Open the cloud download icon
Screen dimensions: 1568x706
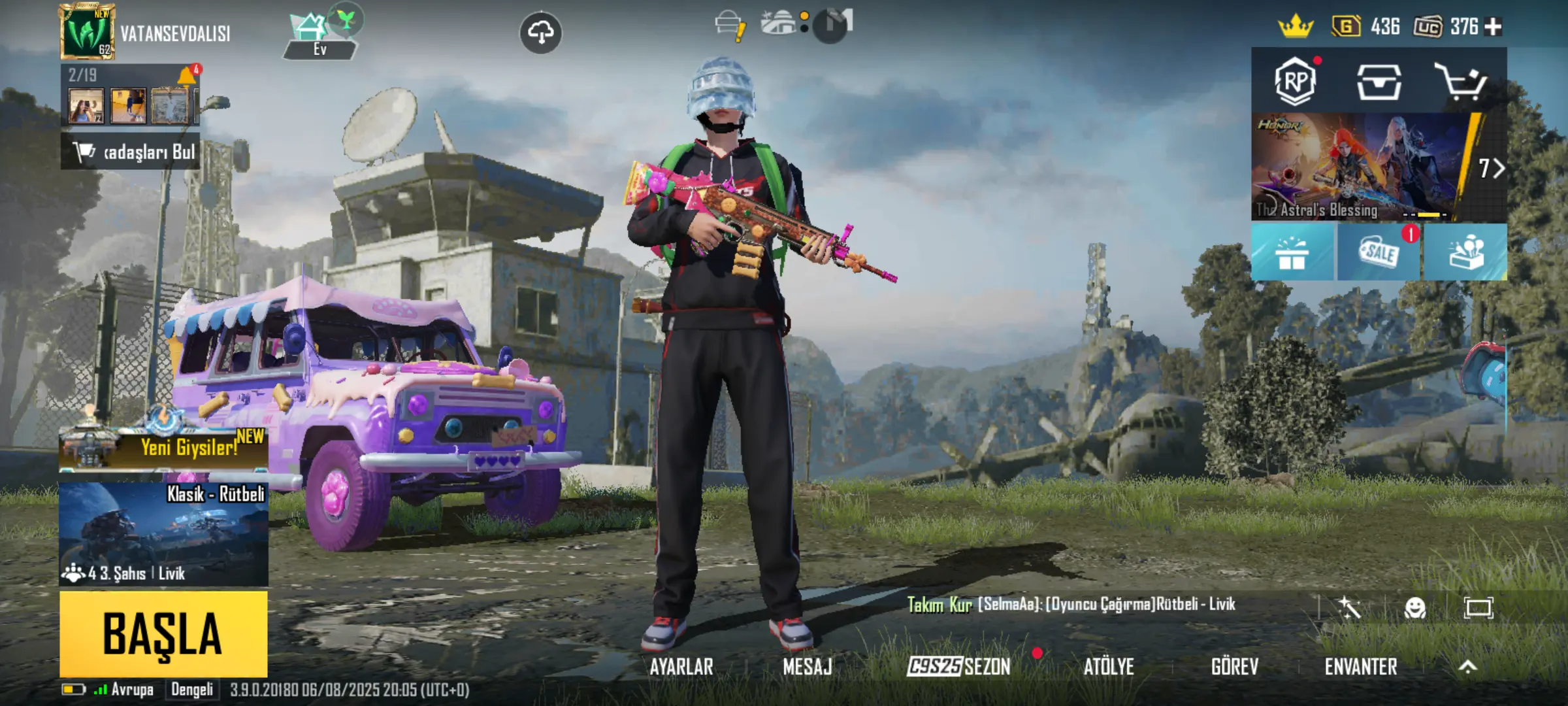click(540, 32)
